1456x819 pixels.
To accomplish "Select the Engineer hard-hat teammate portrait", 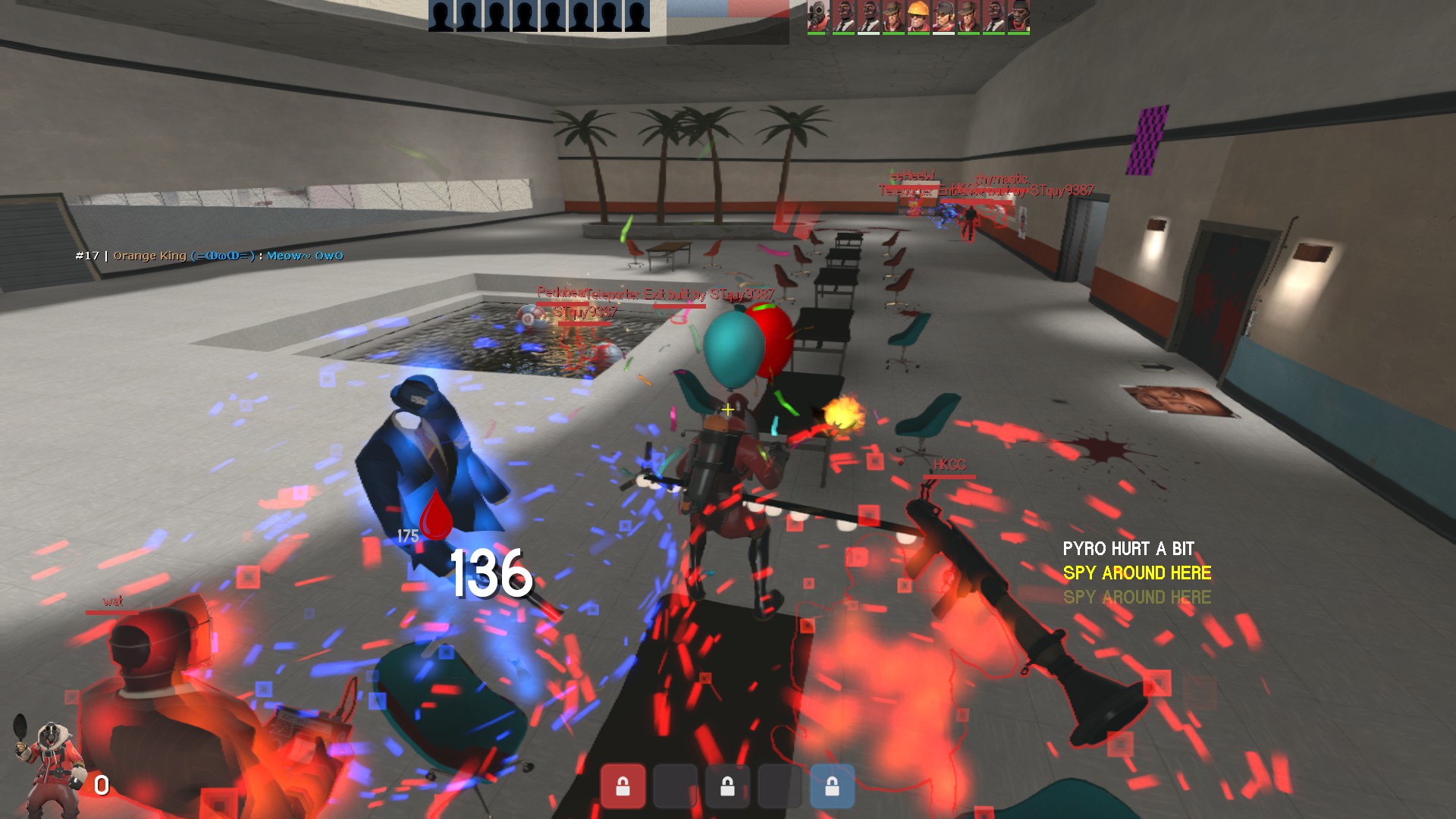I will (x=918, y=17).
